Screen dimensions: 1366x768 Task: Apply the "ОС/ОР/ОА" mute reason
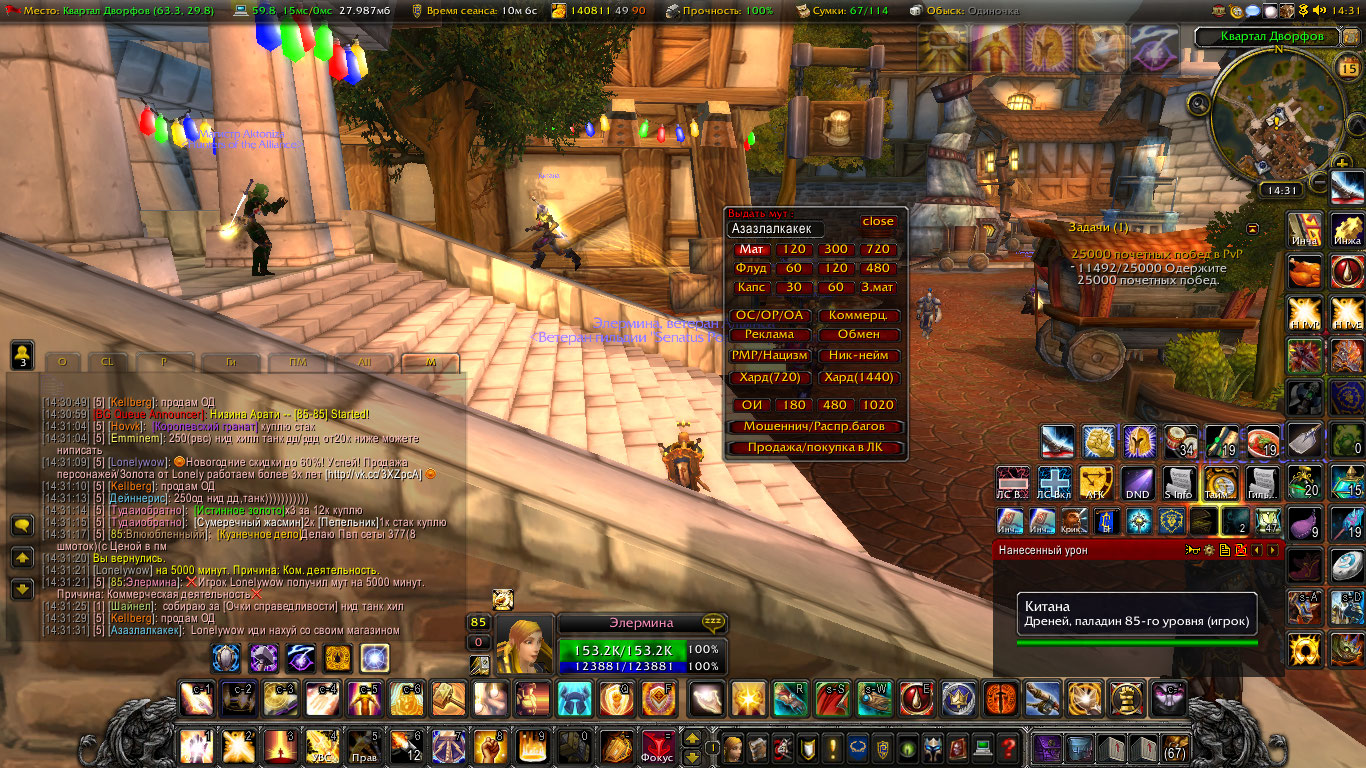pos(769,315)
